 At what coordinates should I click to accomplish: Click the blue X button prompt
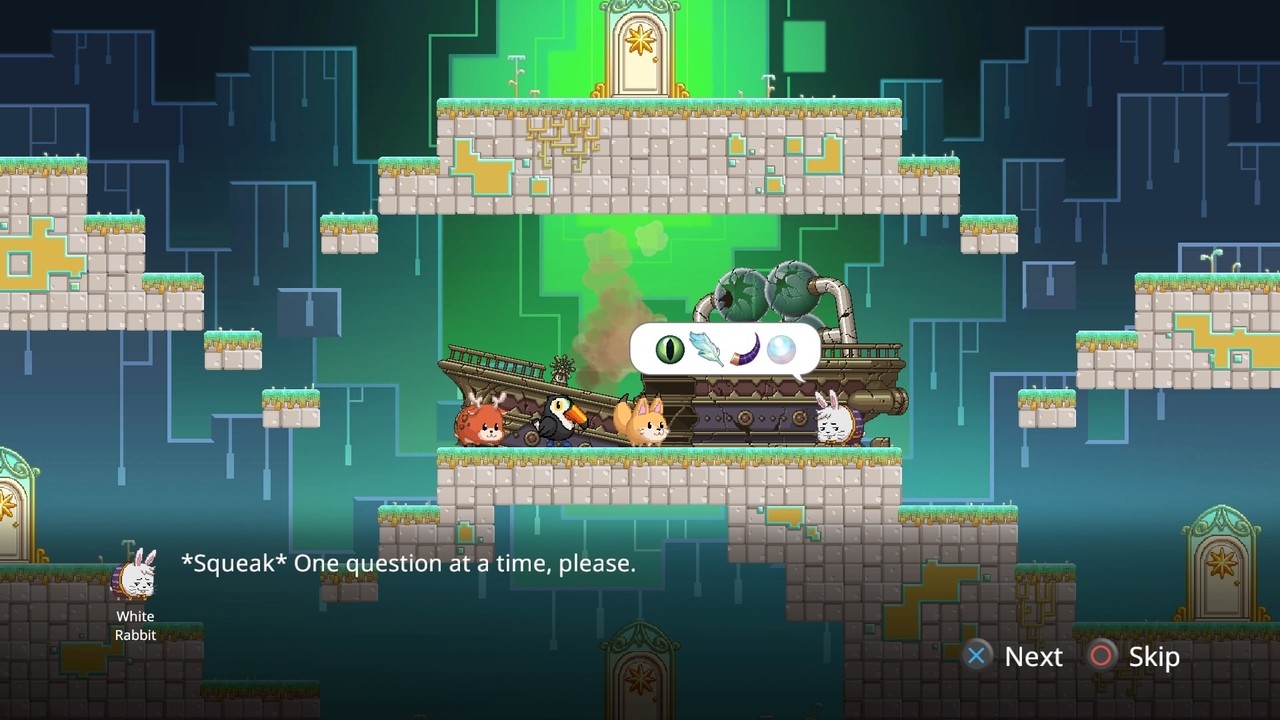coord(977,656)
